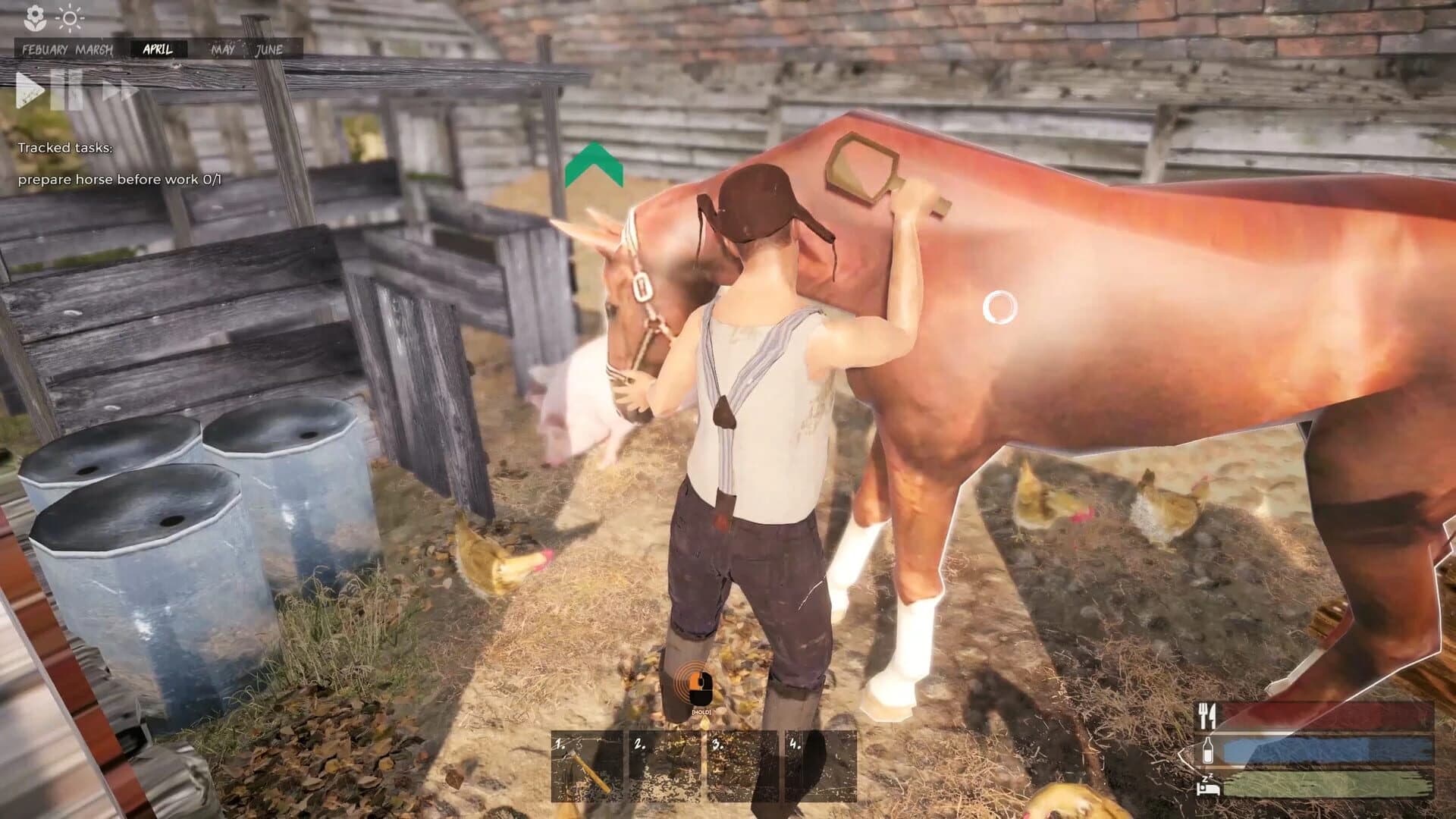Switch to the APRIL month tab
Viewport: 1456px width, 819px height.
[x=157, y=50]
